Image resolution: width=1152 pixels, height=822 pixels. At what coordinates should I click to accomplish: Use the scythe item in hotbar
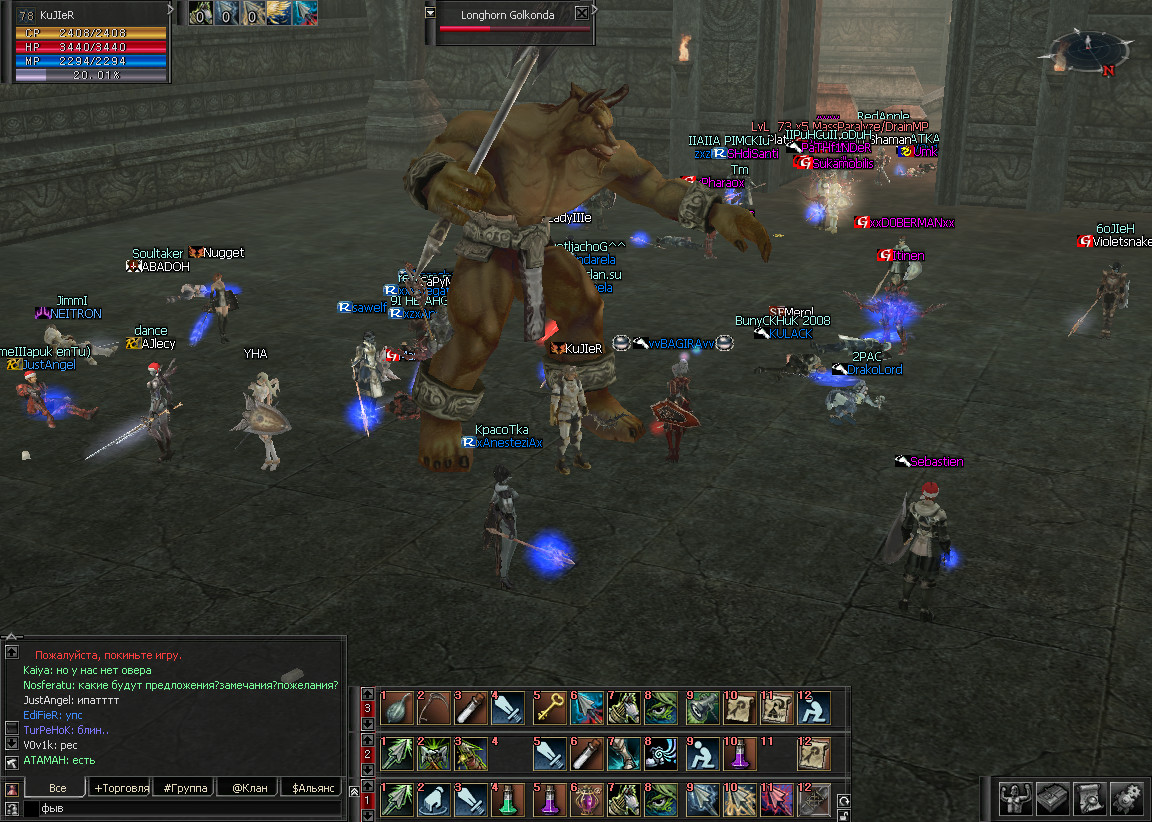click(434, 708)
